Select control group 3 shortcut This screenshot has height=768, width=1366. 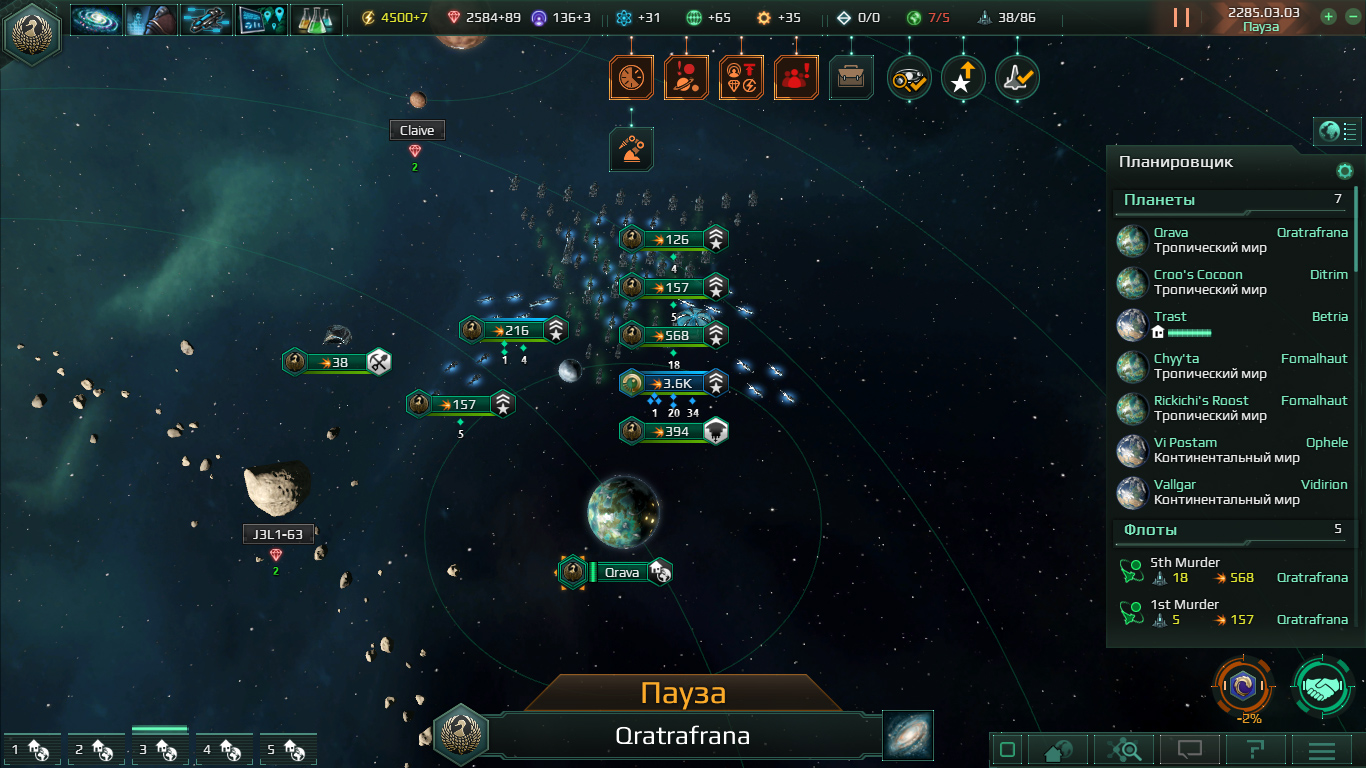pos(160,749)
